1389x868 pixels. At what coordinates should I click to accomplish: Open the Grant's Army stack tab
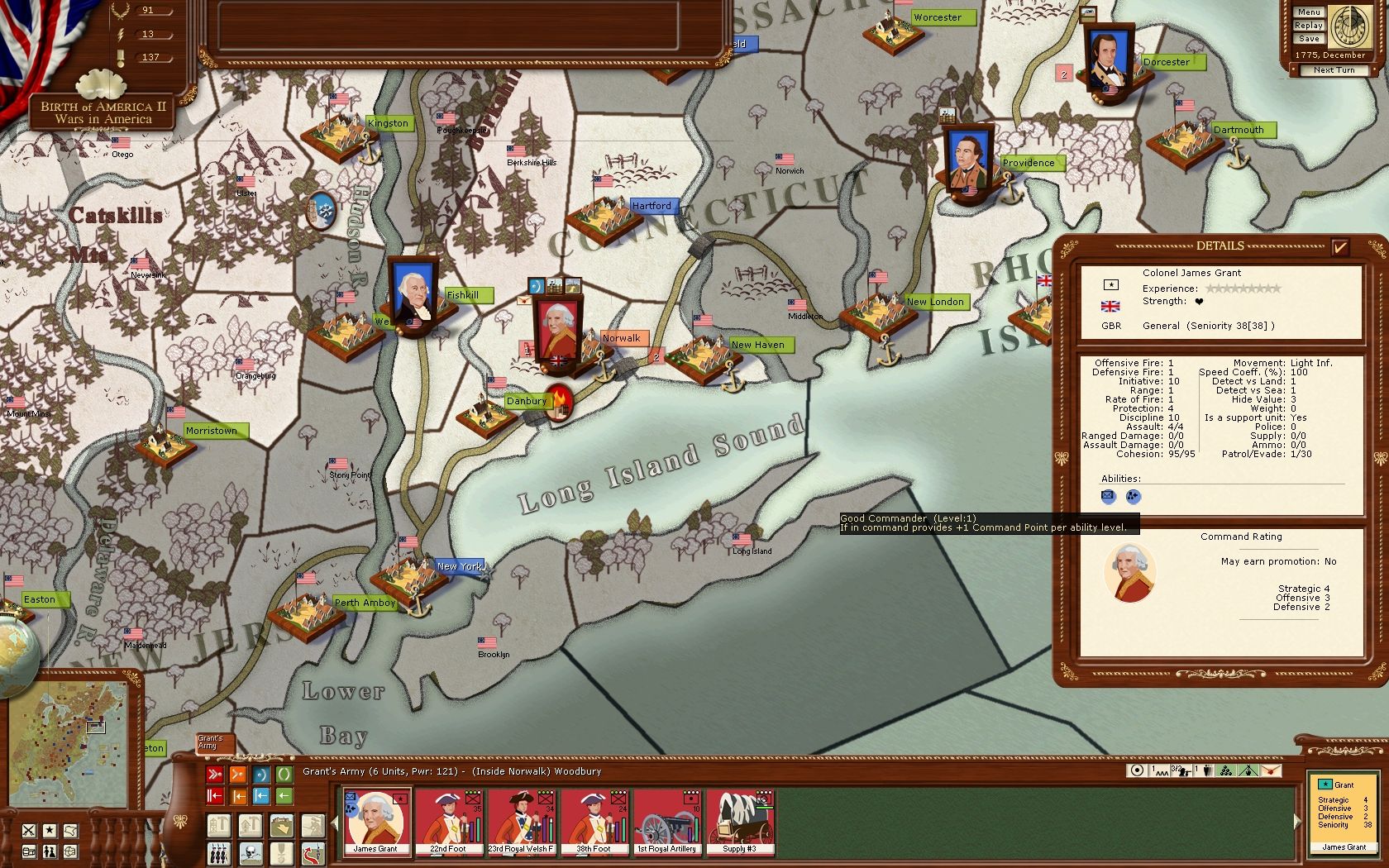coord(213,742)
